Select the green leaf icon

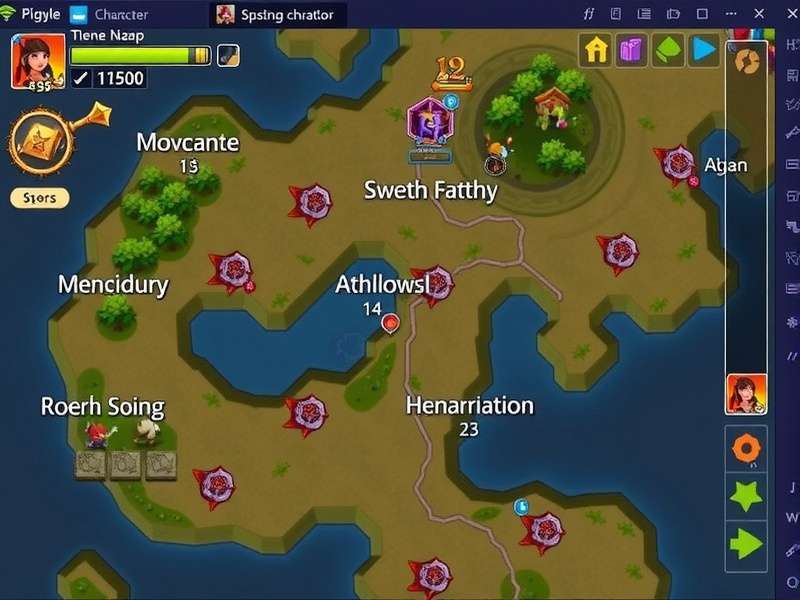pos(667,50)
